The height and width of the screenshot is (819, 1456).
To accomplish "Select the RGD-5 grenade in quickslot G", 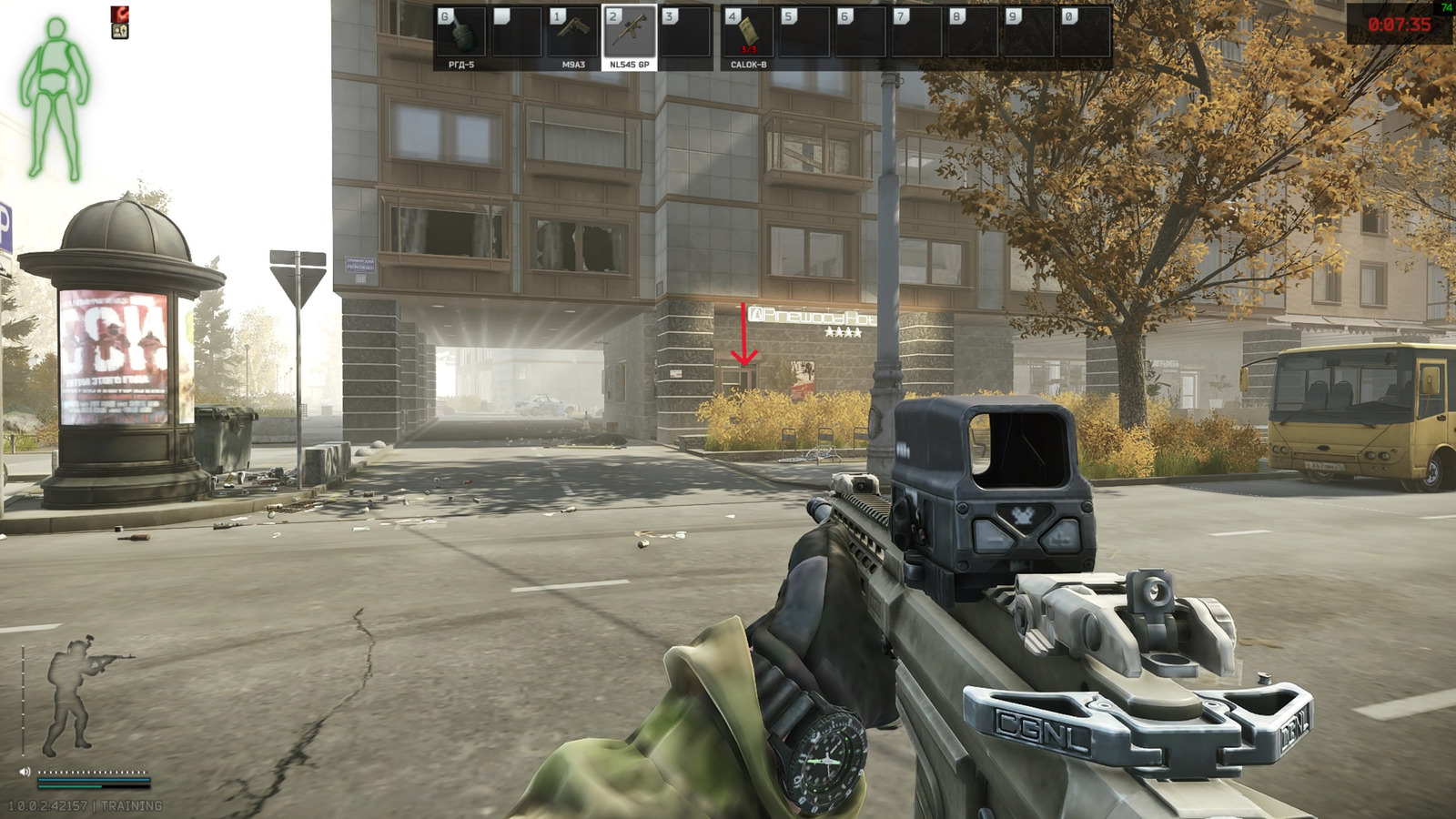I will (461, 32).
